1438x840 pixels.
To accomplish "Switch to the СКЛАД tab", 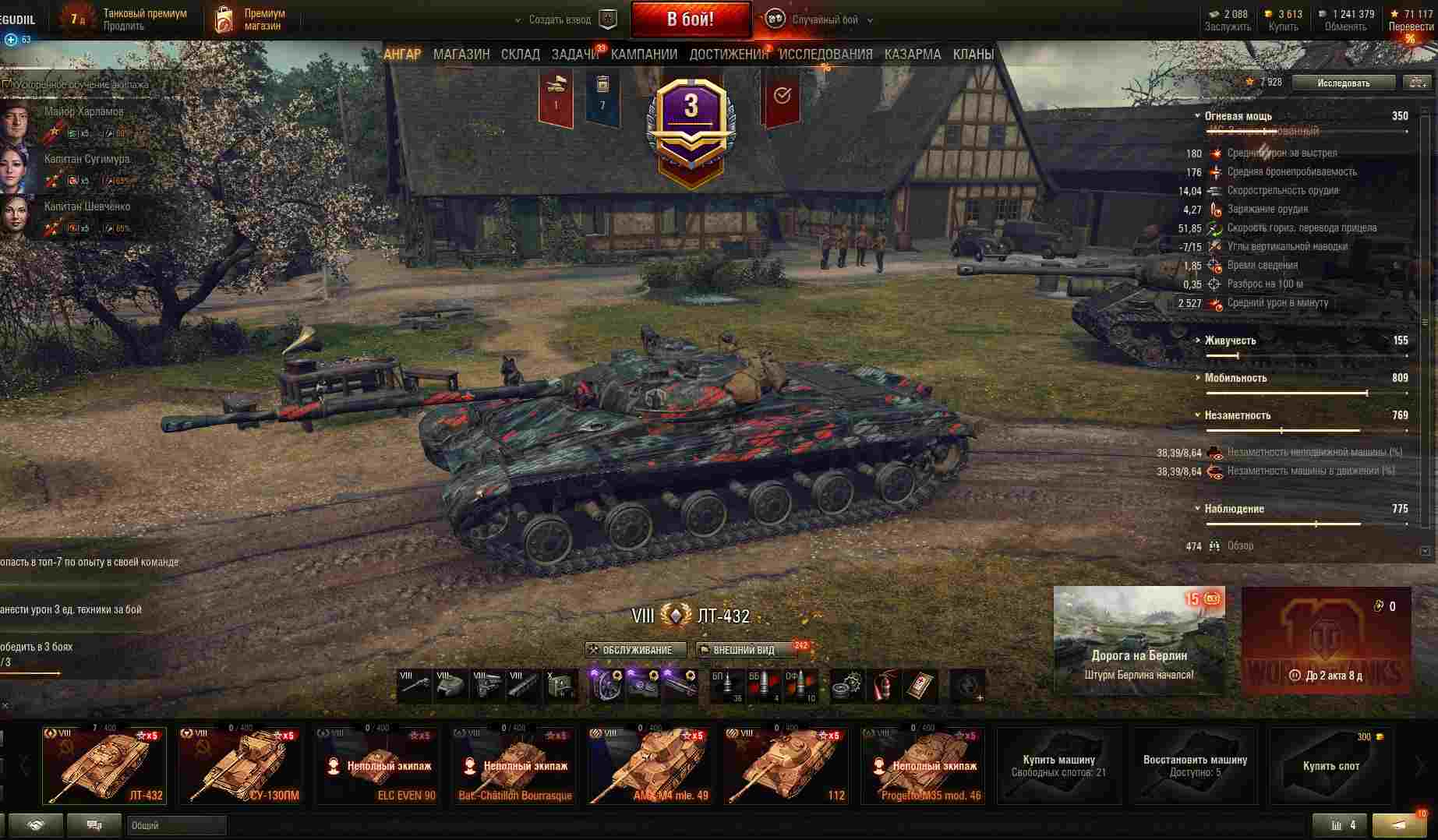I will (520, 55).
